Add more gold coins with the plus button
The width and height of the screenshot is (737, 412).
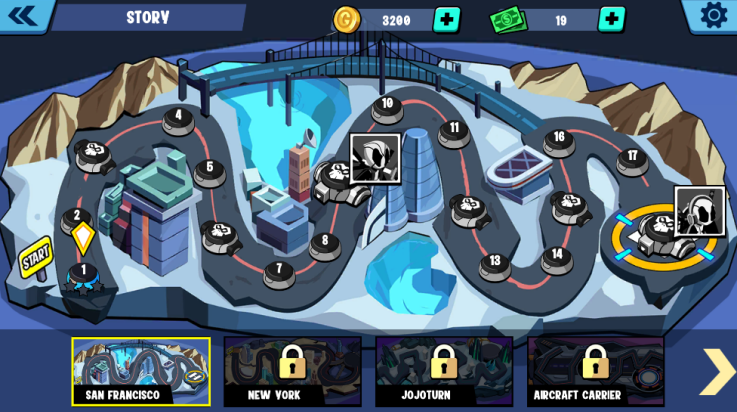(x=446, y=19)
